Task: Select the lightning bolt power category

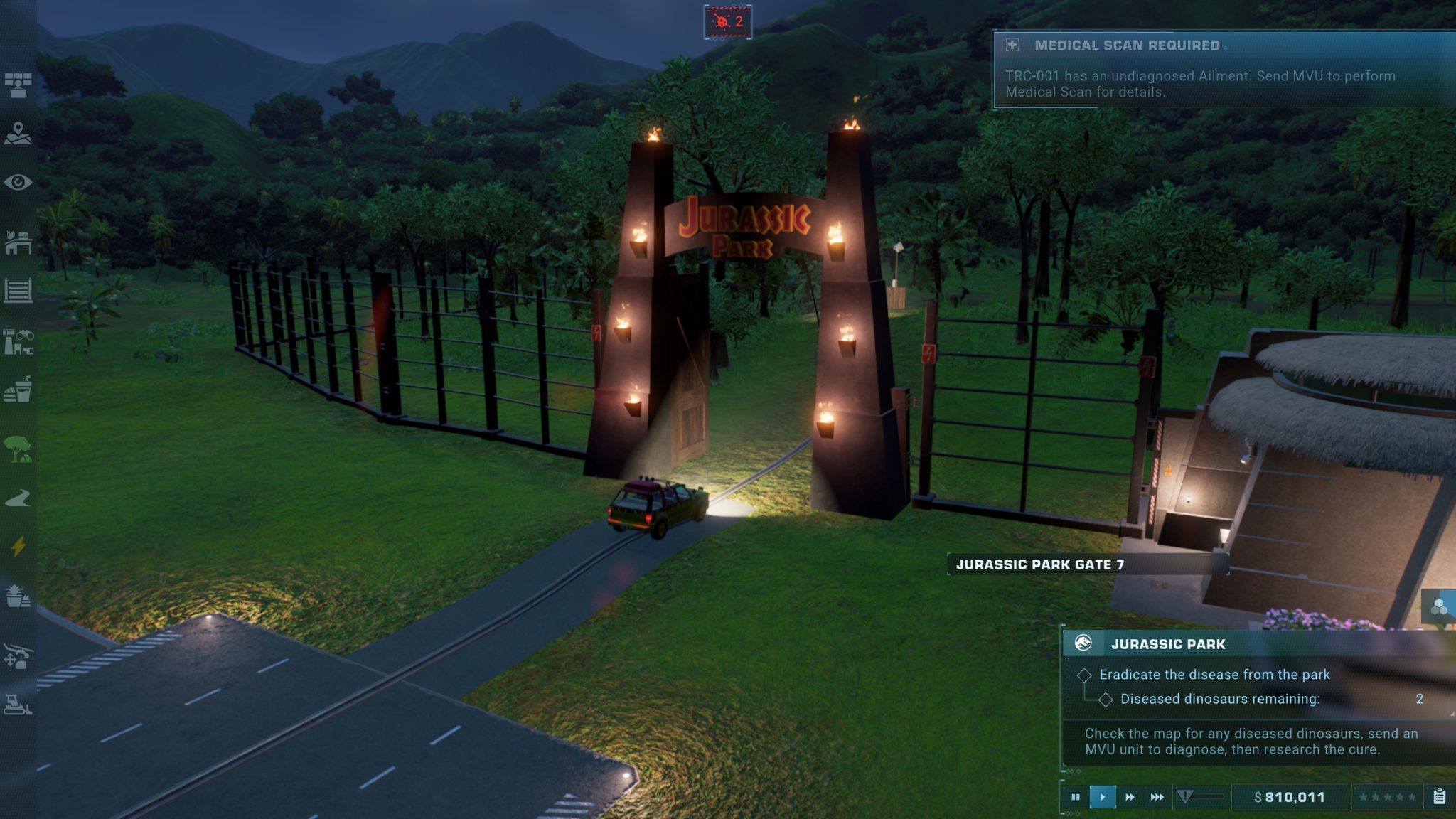Action: [x=18, y=546]
